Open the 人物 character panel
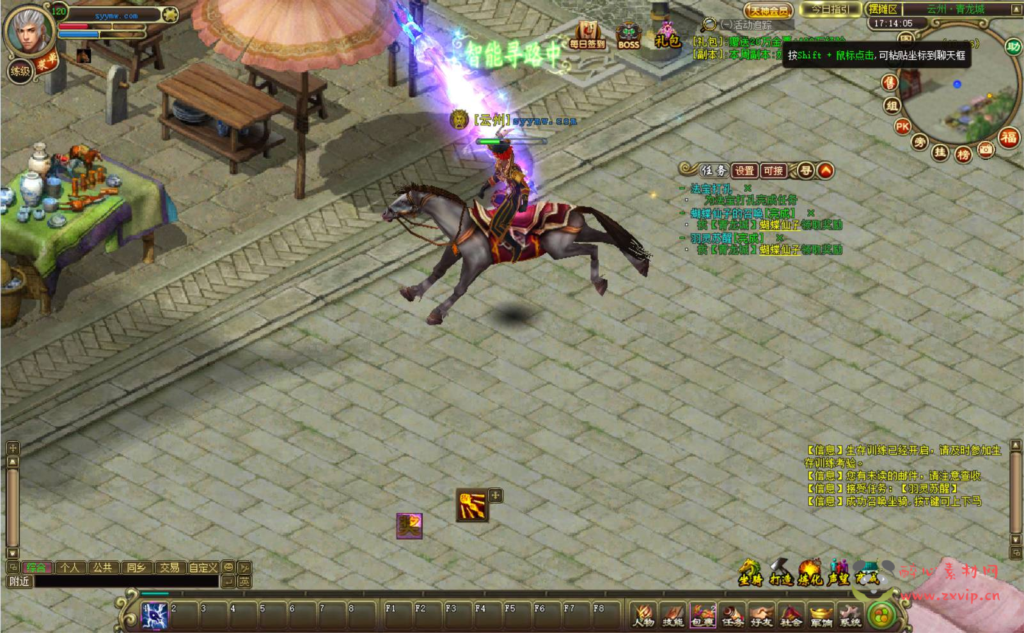The width and height of the screenshot is (1024, 633). tap(643, 614)
